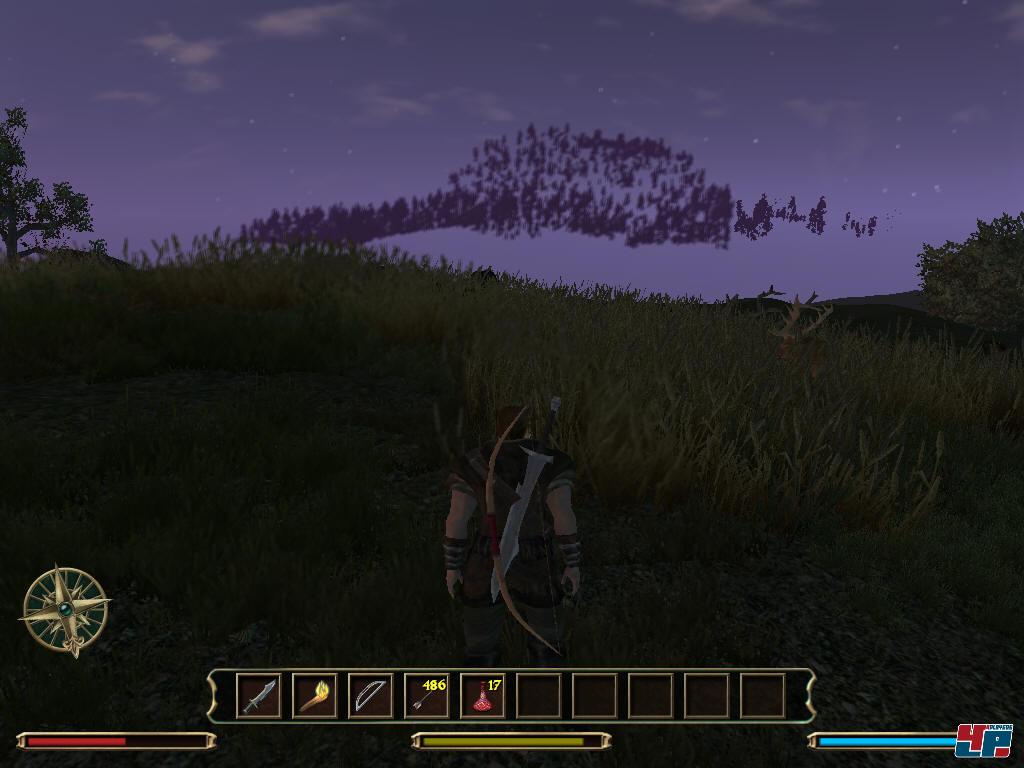This screenshot has height=768, width=1024.
Task: Select the sword in the quick slot bar
Action: (x=259, y=696)
